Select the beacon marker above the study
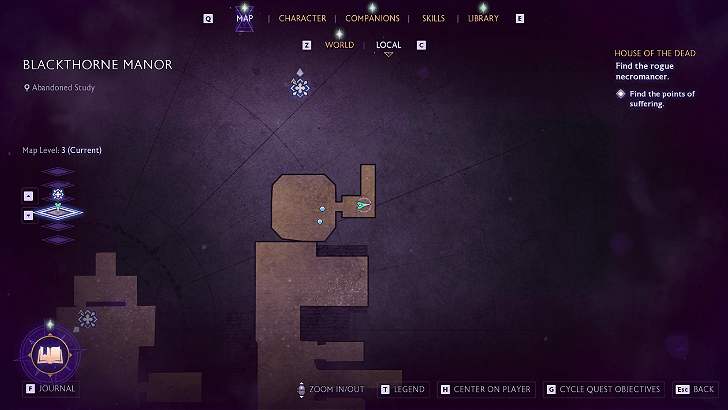Screen dimensions: 728x410 [x=299, y=88]
